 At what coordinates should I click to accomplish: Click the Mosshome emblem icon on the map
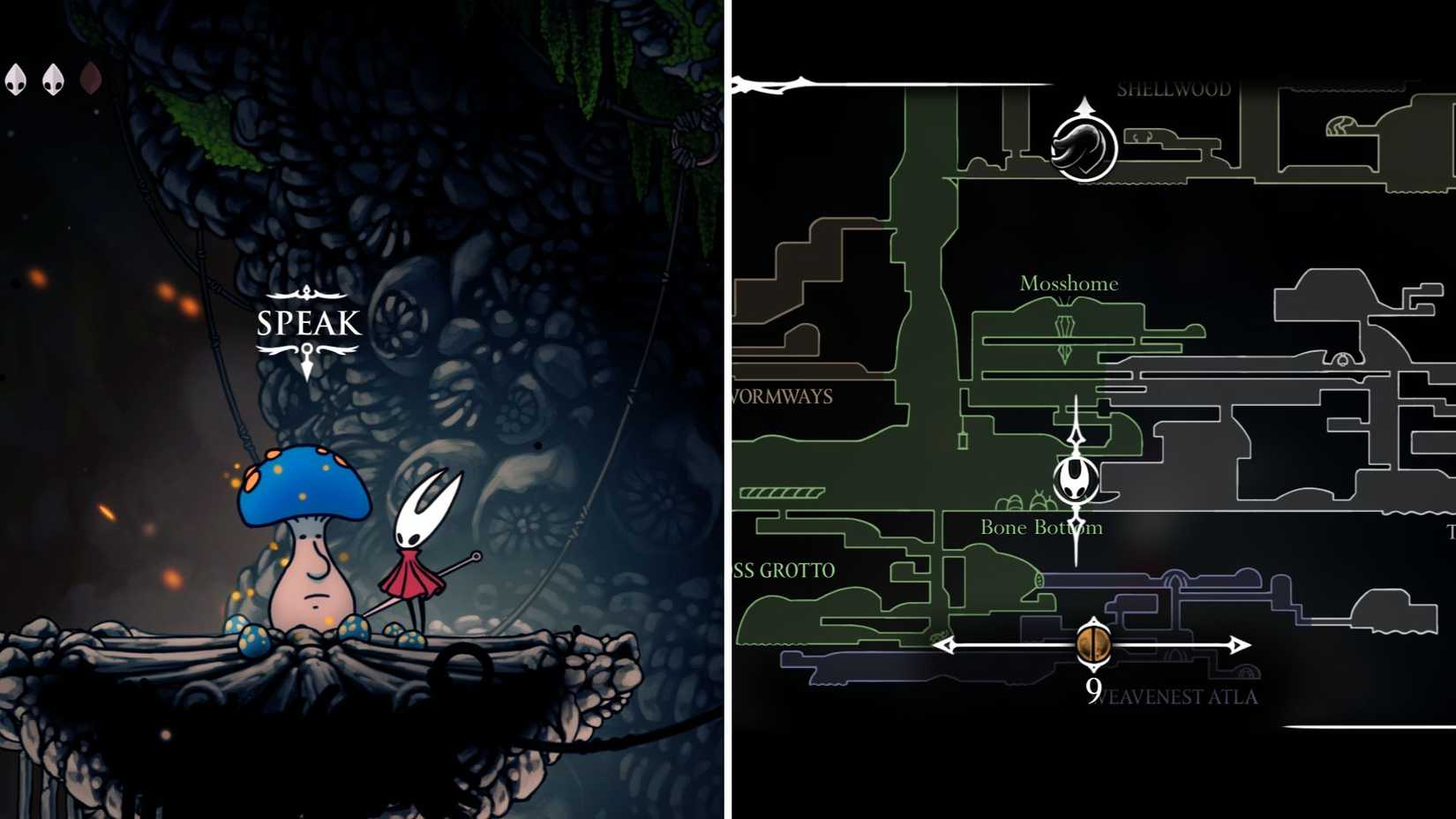coord(1068,327)
